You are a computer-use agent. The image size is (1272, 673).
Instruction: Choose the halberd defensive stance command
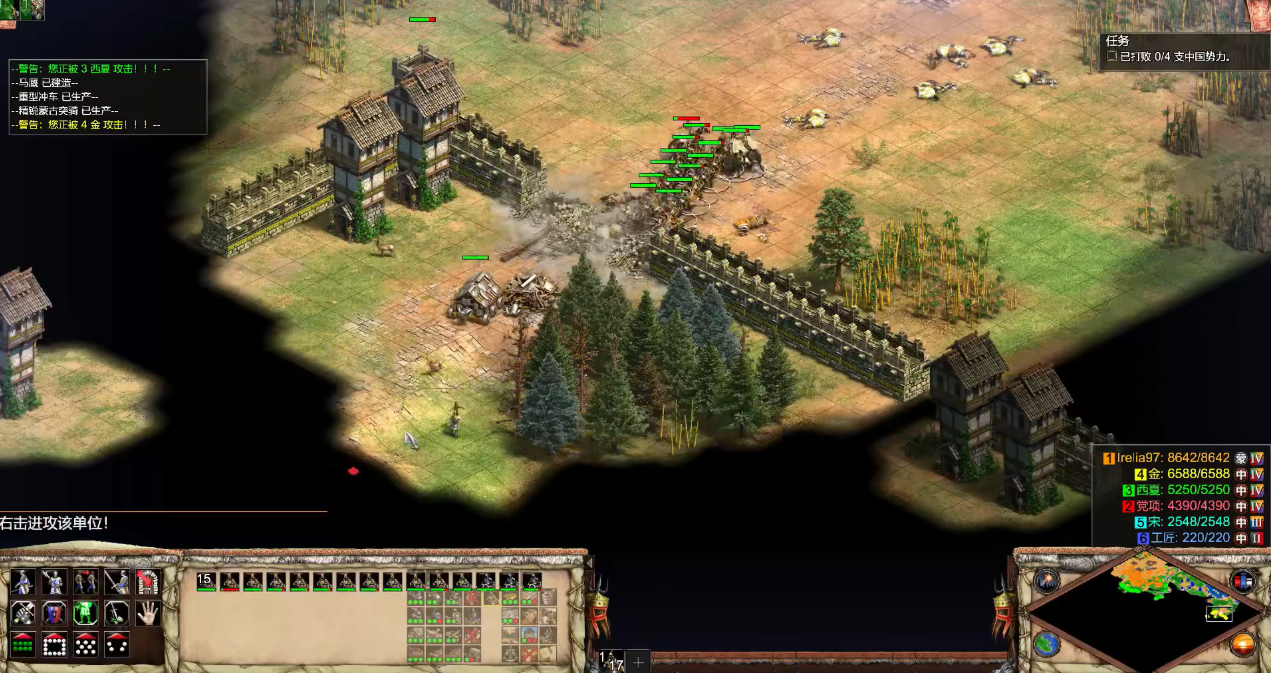[54, 582]
